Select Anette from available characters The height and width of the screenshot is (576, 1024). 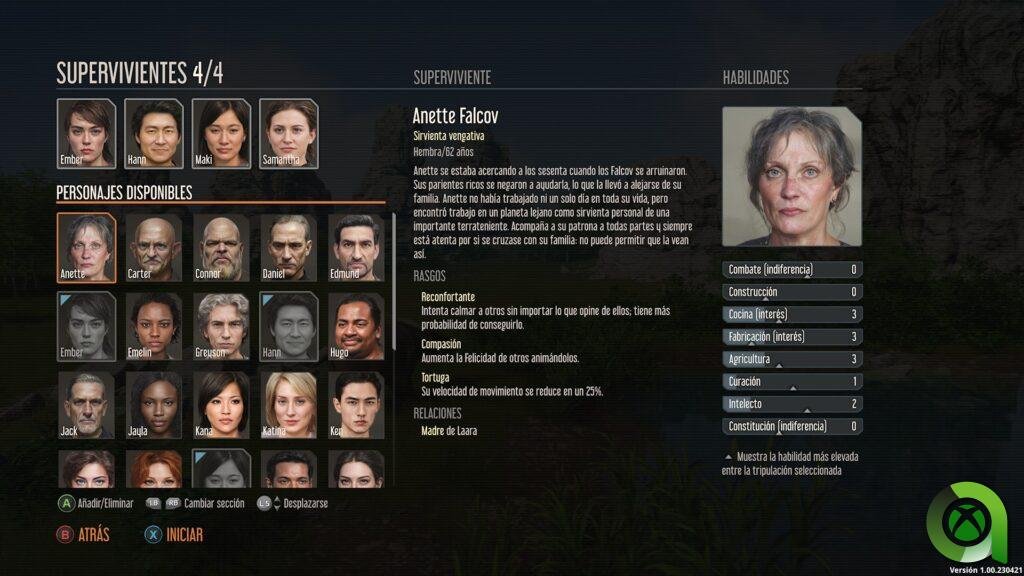tap(86, 247)
